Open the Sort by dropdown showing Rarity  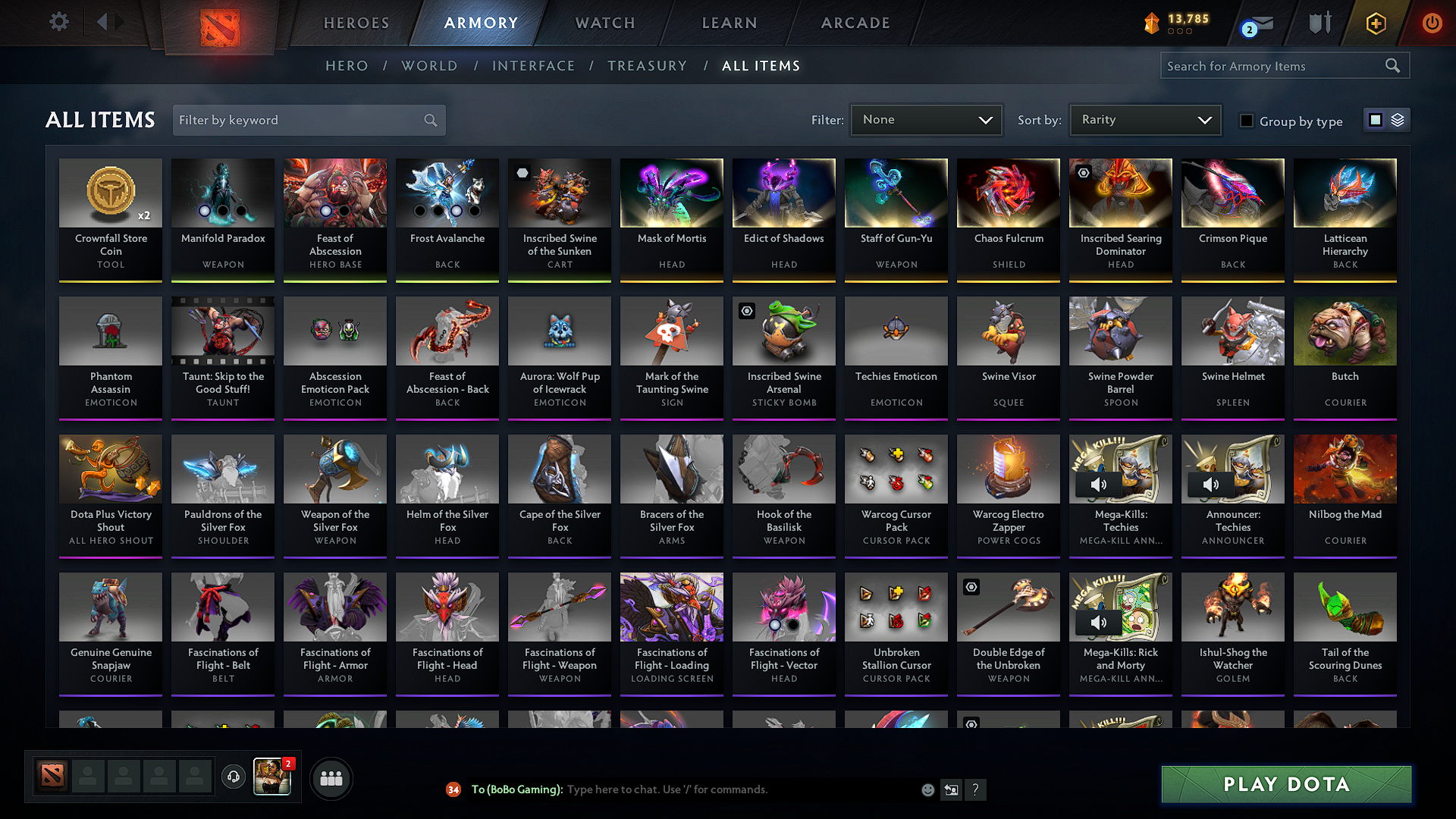click(x=1144, y=119)
